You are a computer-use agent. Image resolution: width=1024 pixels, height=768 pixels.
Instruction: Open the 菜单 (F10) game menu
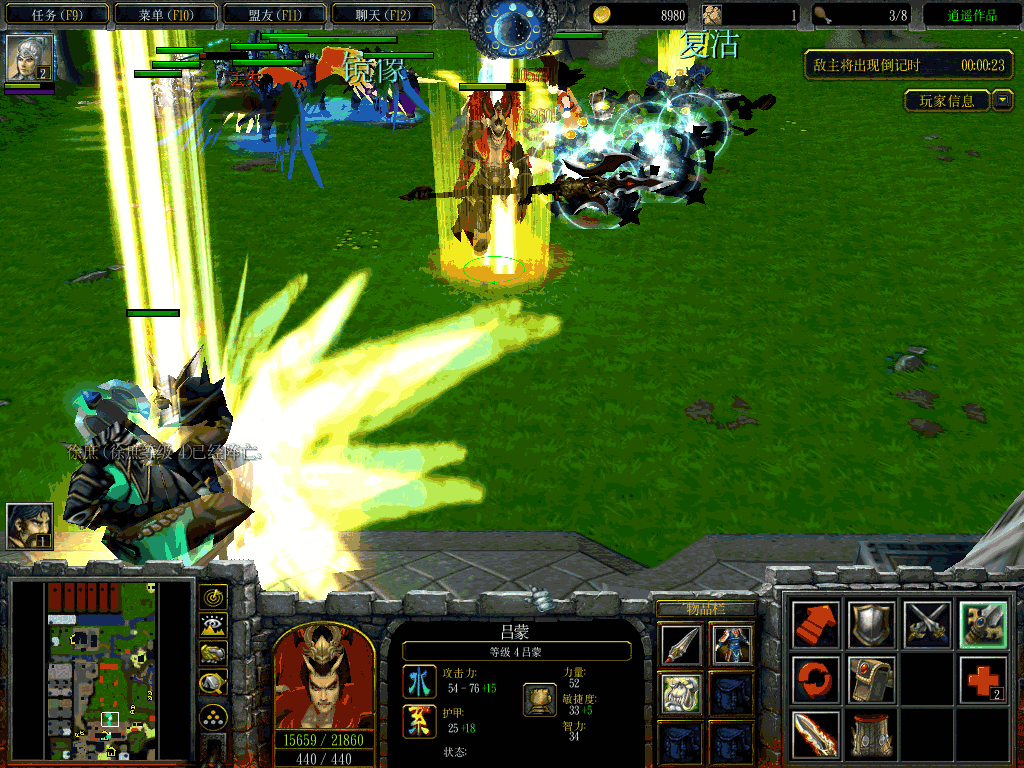point(165,15)
